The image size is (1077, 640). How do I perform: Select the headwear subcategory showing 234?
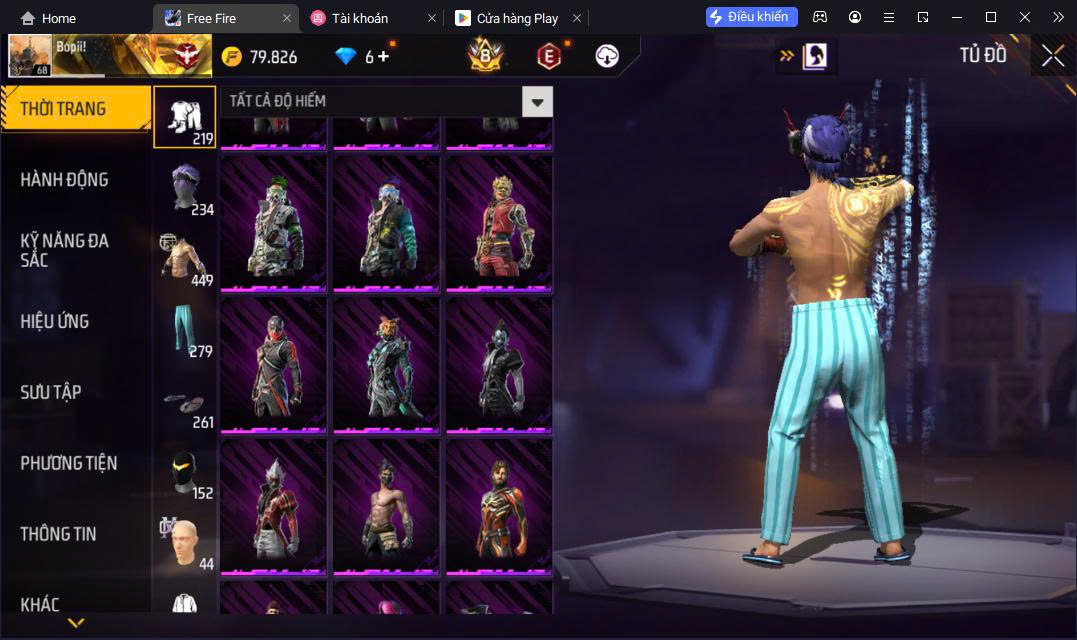click(185, 188)
